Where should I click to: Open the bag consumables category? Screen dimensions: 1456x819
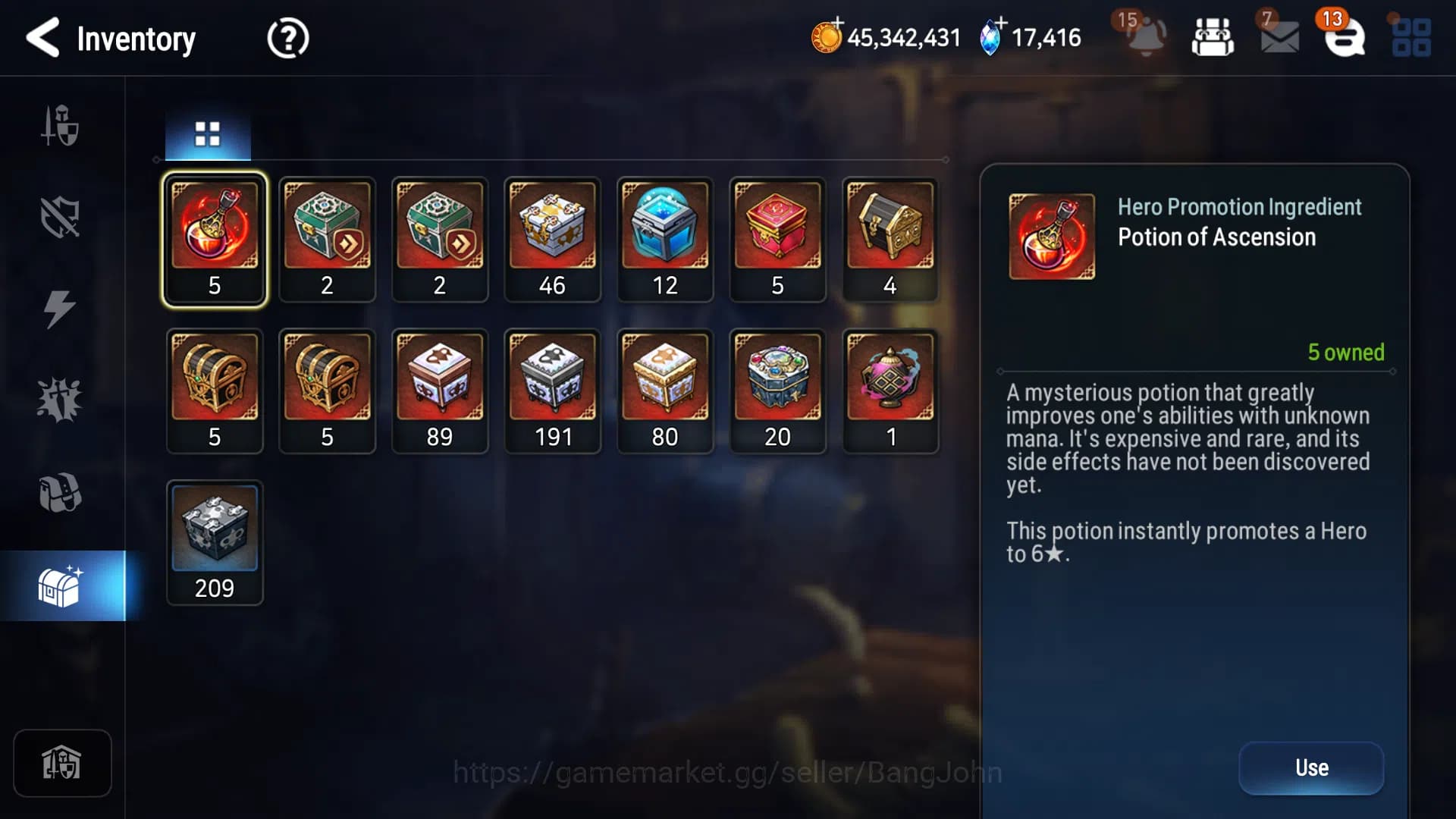click(x=59, y=491)
